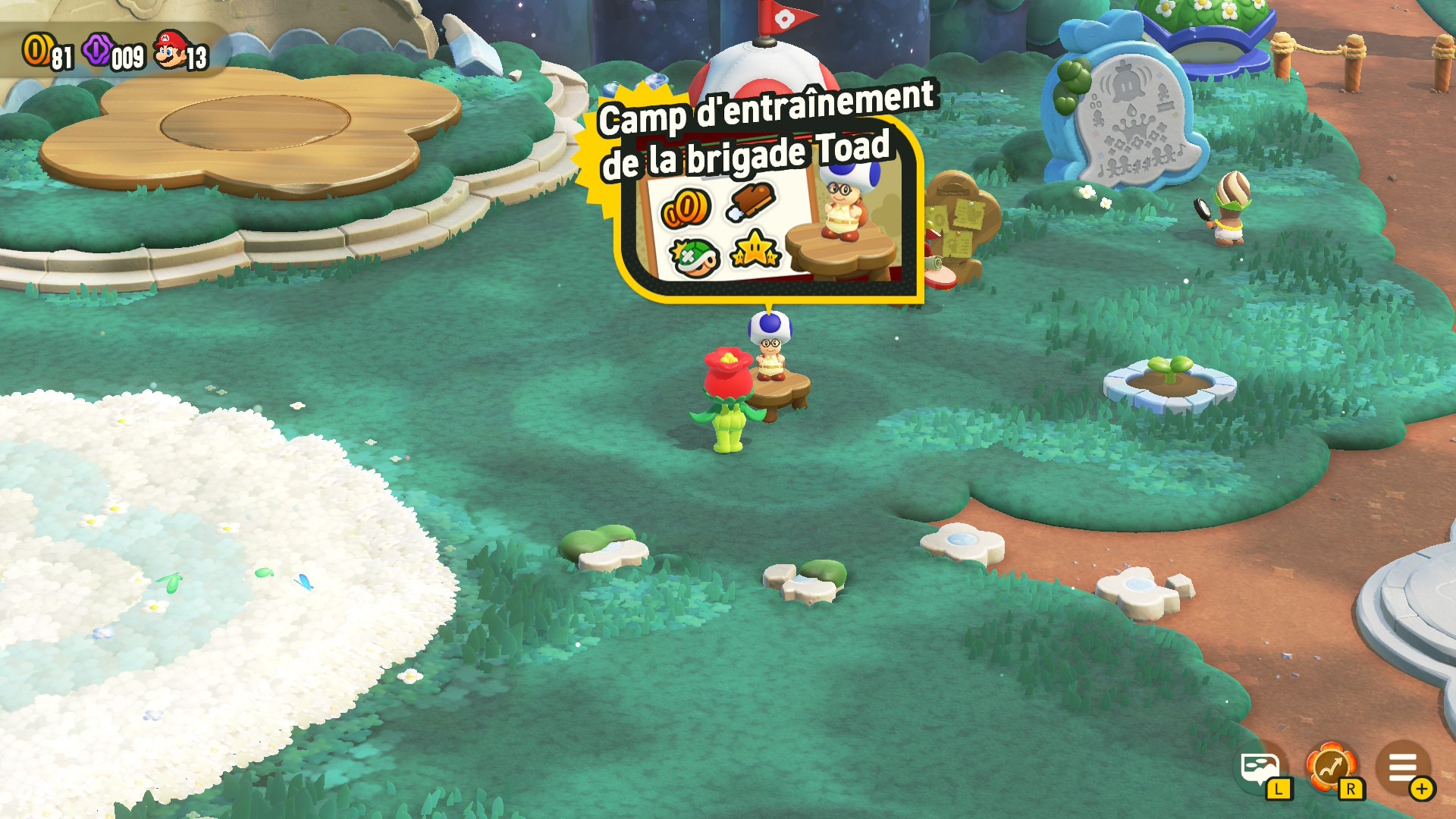Open the three-line pause menu
The image size is (1456, 819).
pos(1403,767)
